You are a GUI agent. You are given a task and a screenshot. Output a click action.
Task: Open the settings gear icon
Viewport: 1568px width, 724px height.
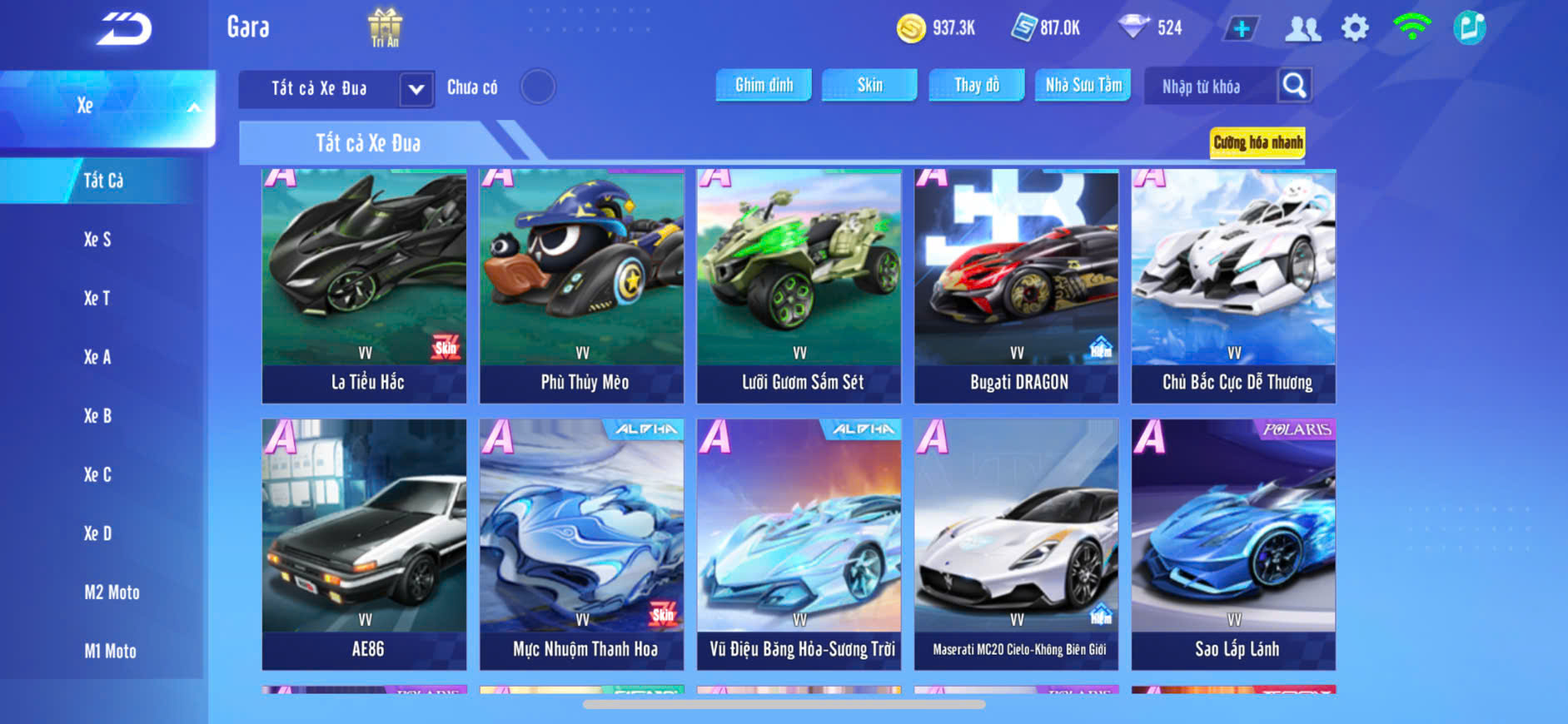[x=1355, y=28]
